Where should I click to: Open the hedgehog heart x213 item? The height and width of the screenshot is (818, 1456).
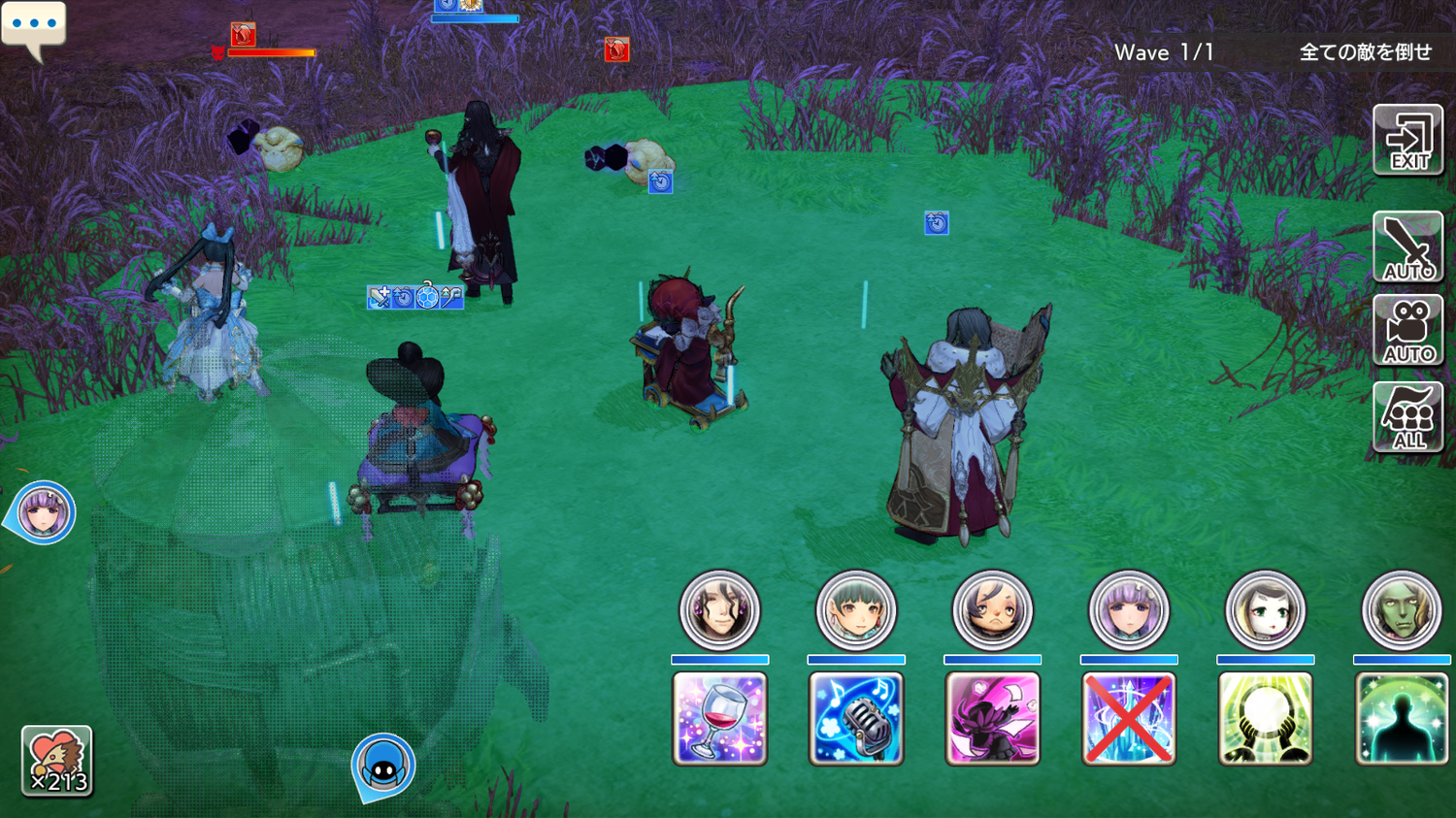[x=57, y=762]
